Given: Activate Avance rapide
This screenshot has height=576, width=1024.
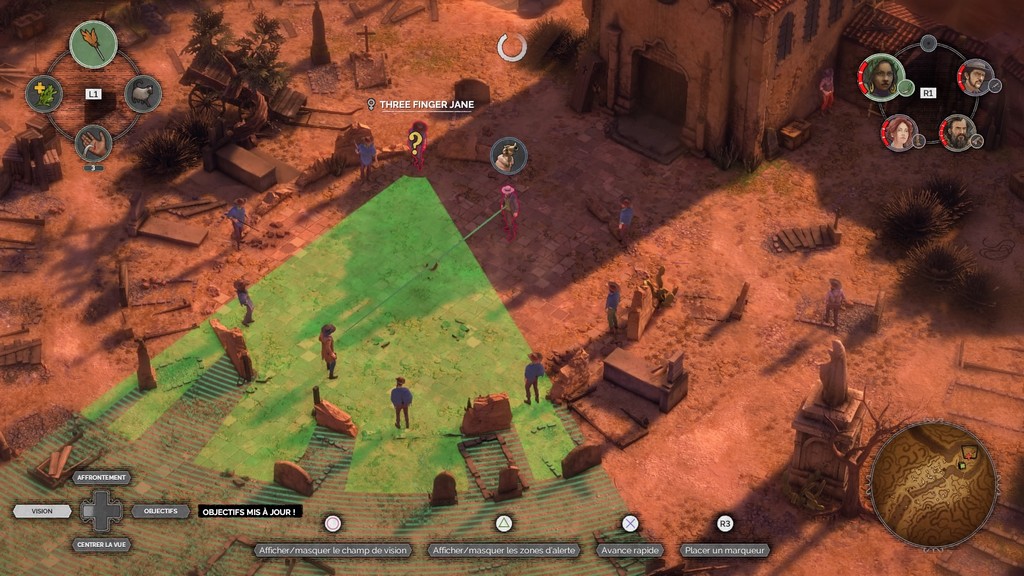Looking at the screenshot, I should [630, 550].
